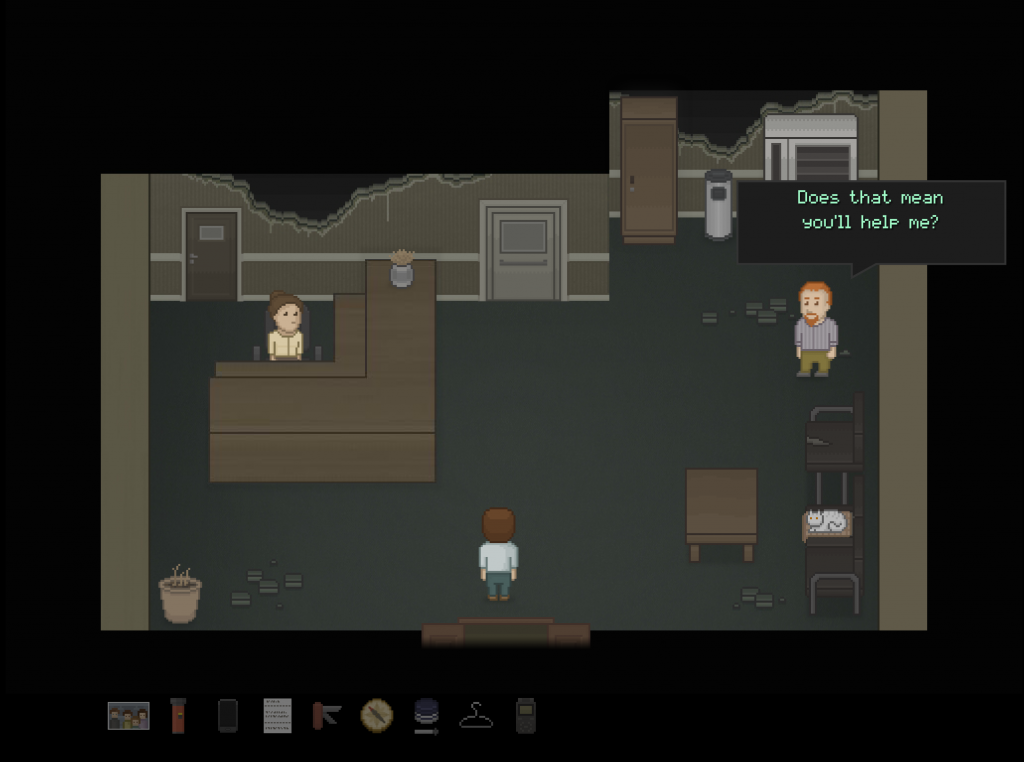
Task: Select the black smartphone item
Action: [228, 716]
